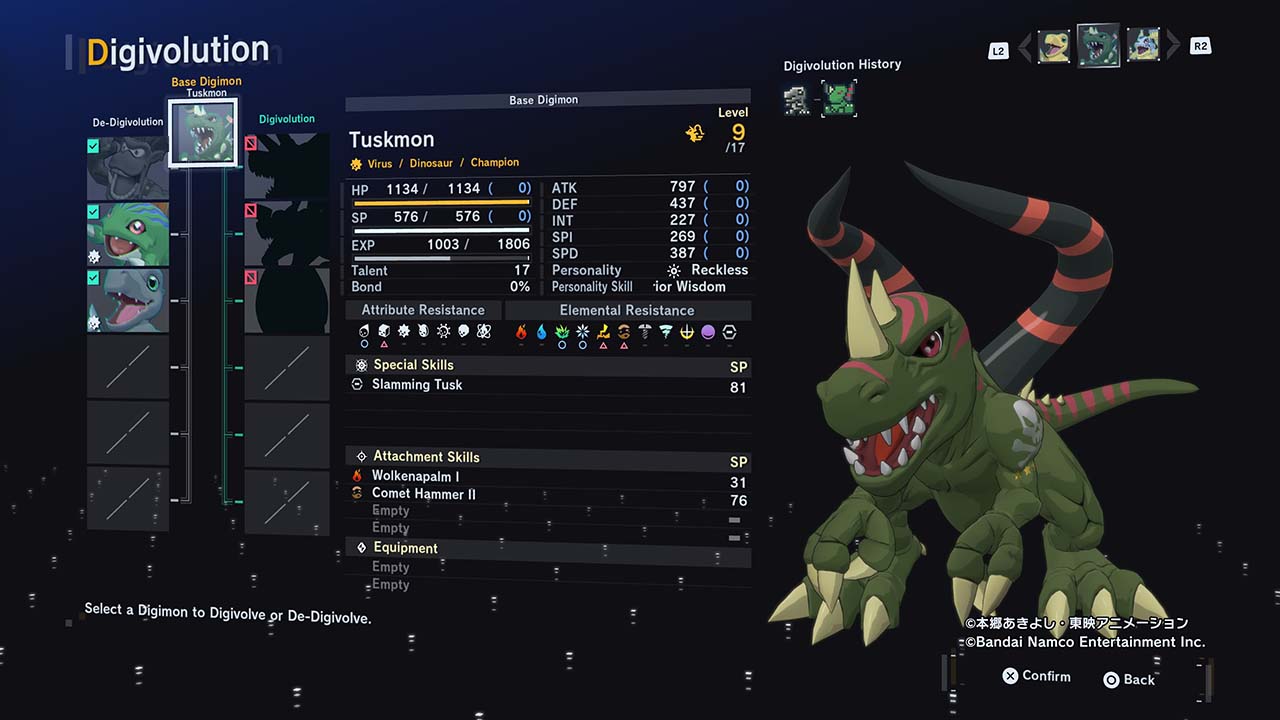Select the Tuskmon Base Digimon portrait

(205, 132)
